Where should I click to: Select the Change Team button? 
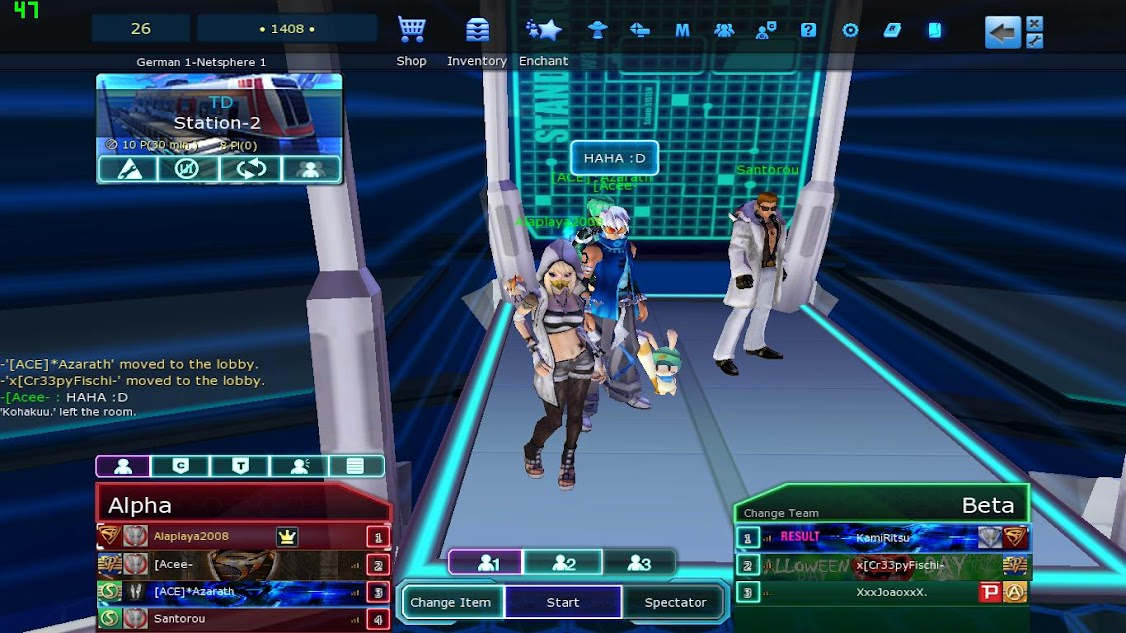tap(781, 513)
